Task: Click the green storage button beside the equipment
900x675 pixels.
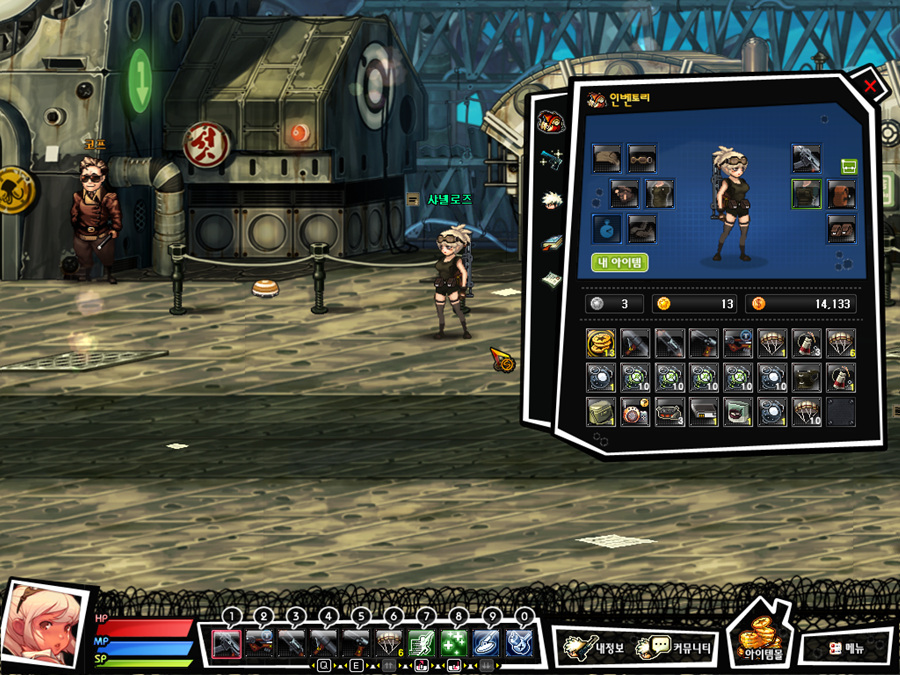Action: tap(849, 166)
